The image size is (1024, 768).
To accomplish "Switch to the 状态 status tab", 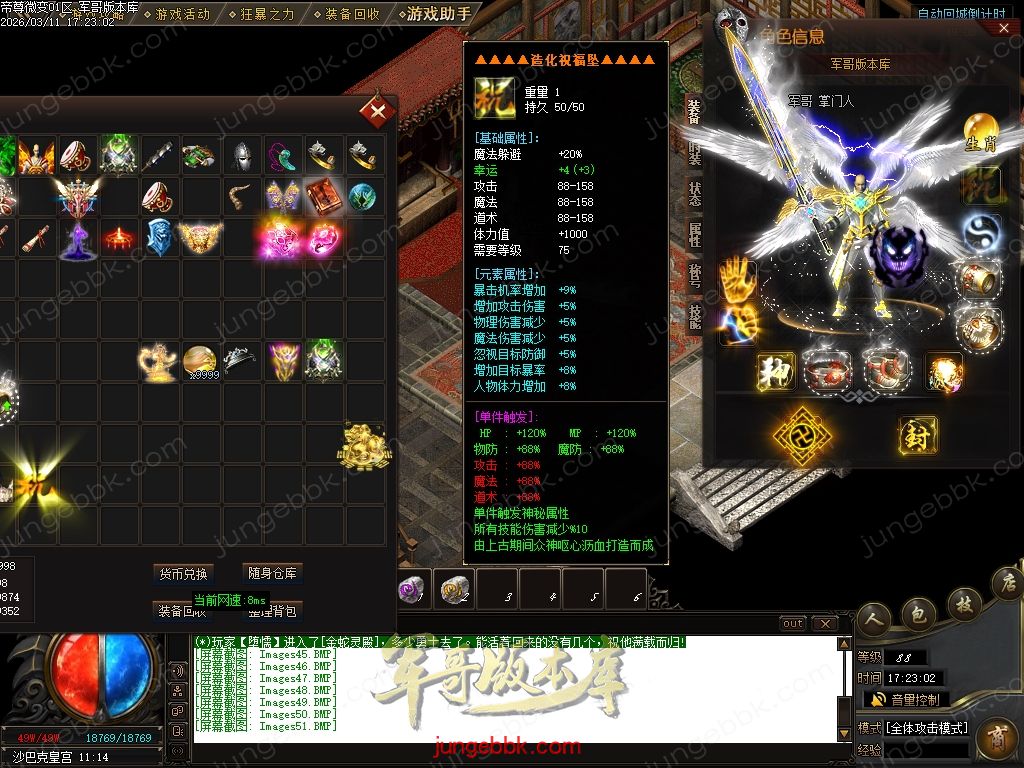I will tap(694, 193).
